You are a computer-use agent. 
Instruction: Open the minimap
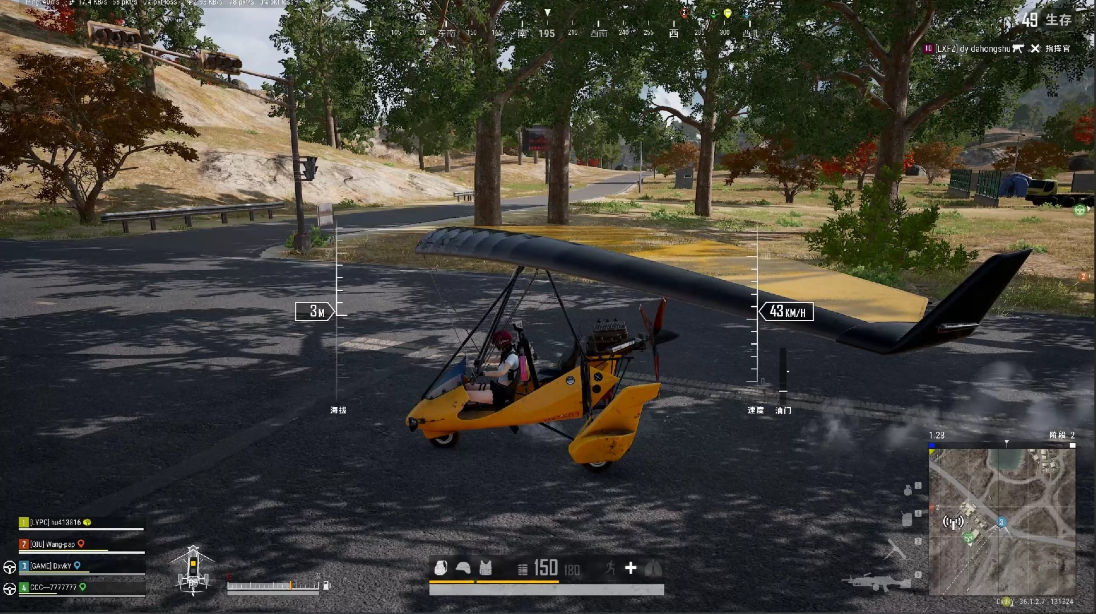pyautogui.click(x=1002, y=520)
